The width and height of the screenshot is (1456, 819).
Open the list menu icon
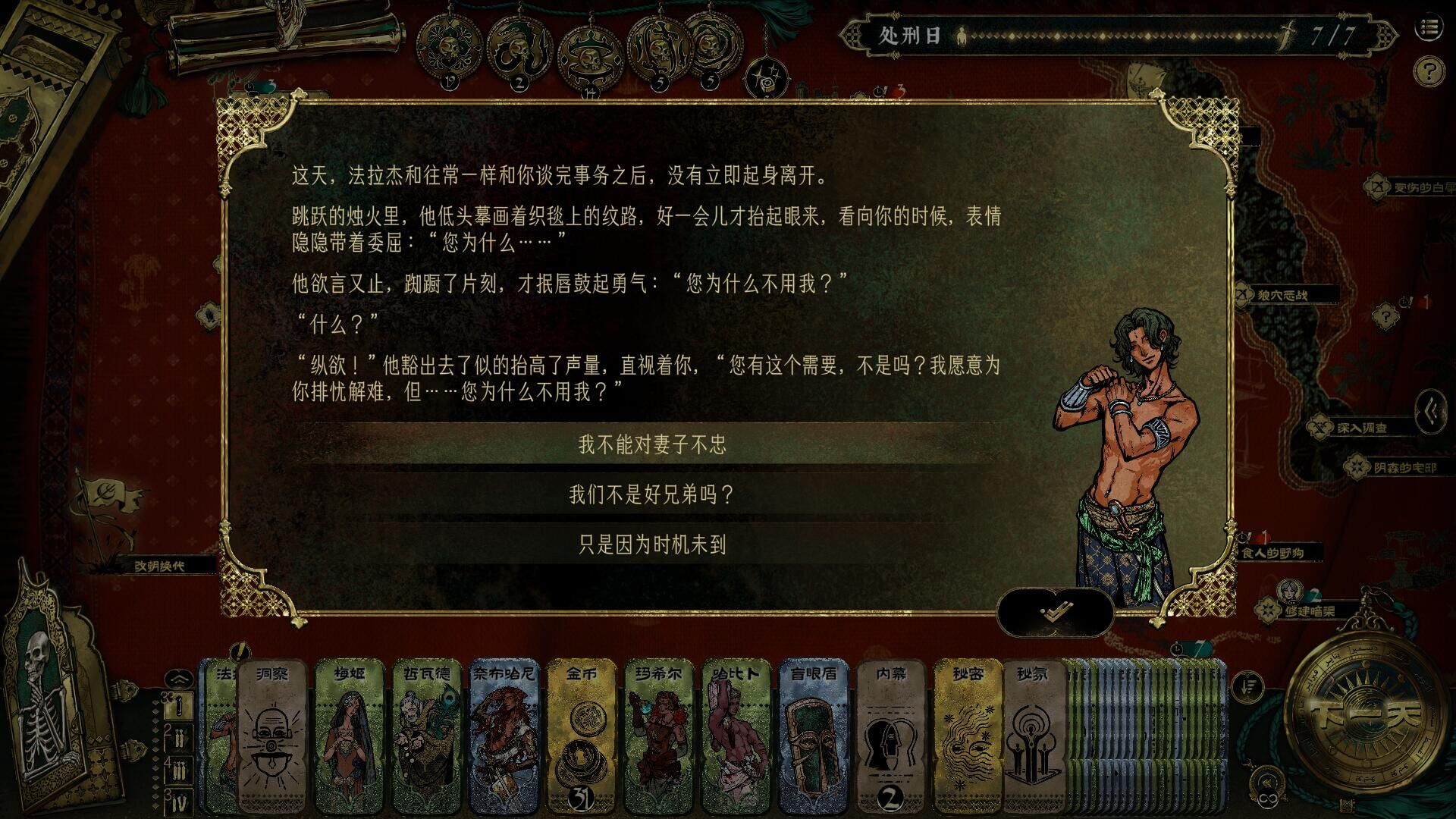point(1429,28)
